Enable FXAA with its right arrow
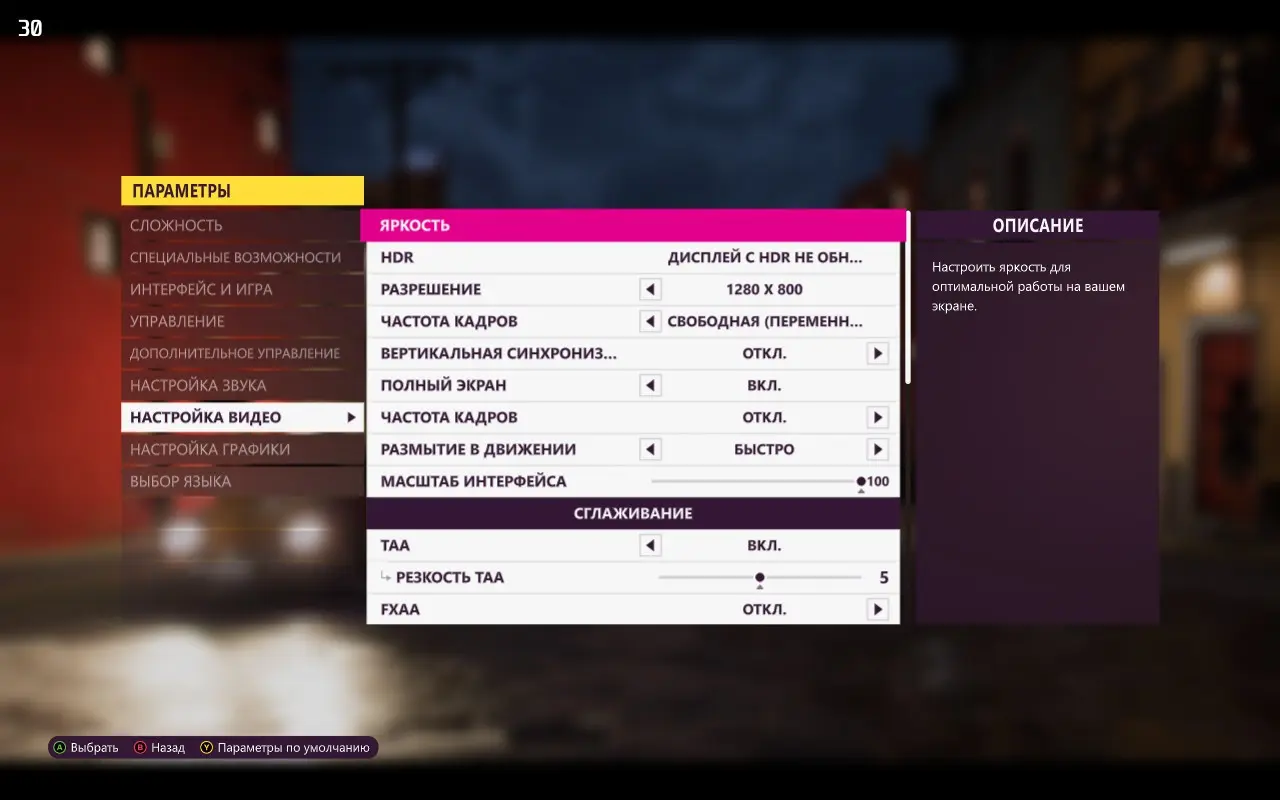Viewport: 1280px width, 800px height. (877, 609)
